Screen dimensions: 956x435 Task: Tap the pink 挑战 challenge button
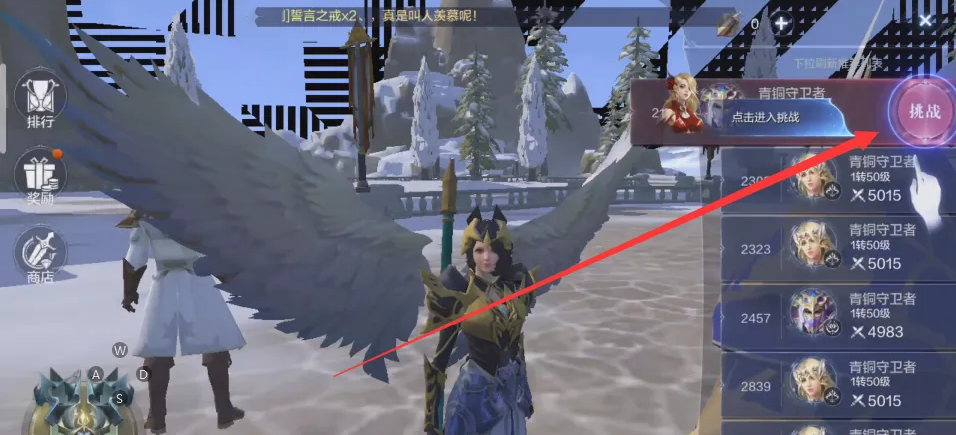(x=923, y=111)
